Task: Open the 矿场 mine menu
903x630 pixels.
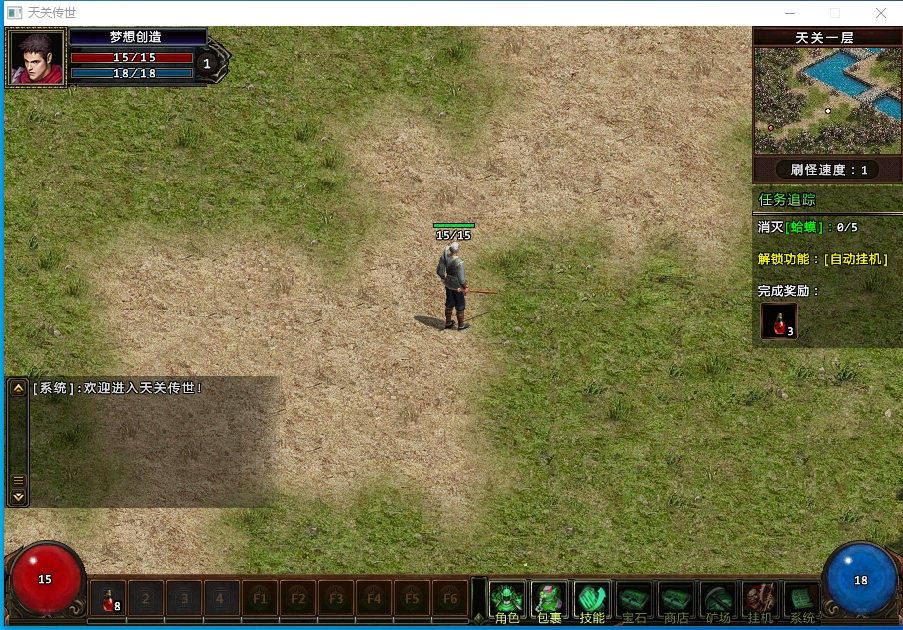Action: 718,600
